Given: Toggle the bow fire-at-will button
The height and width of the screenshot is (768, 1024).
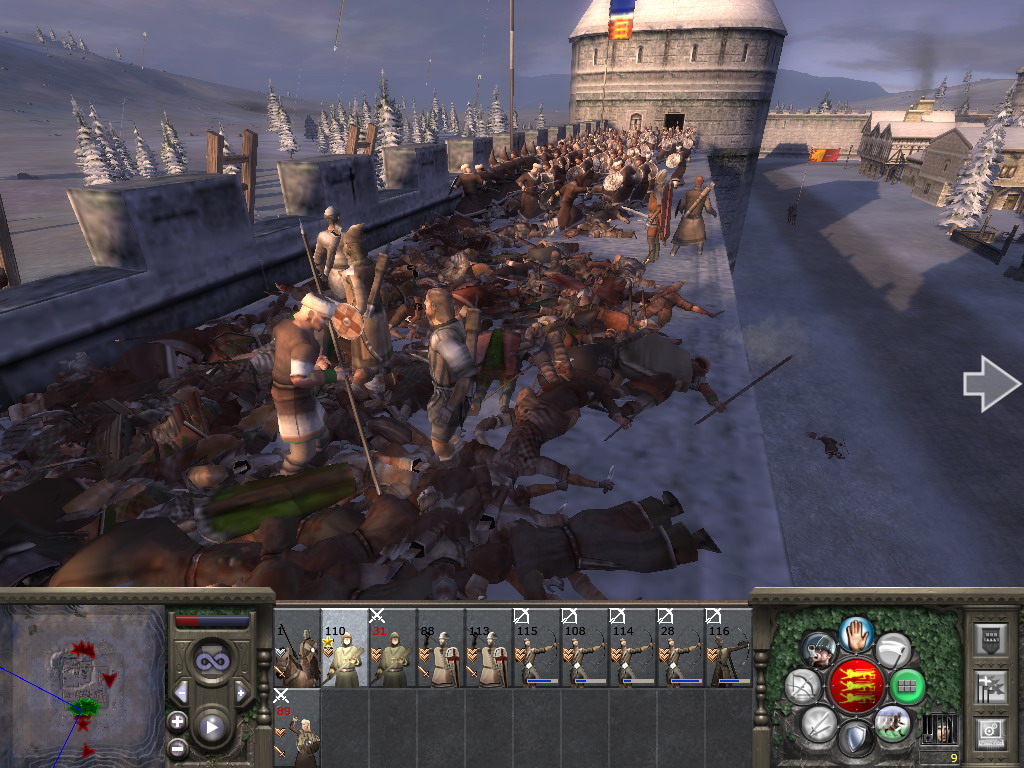Looking at the screenshot, I should click(x=803, y=687).
